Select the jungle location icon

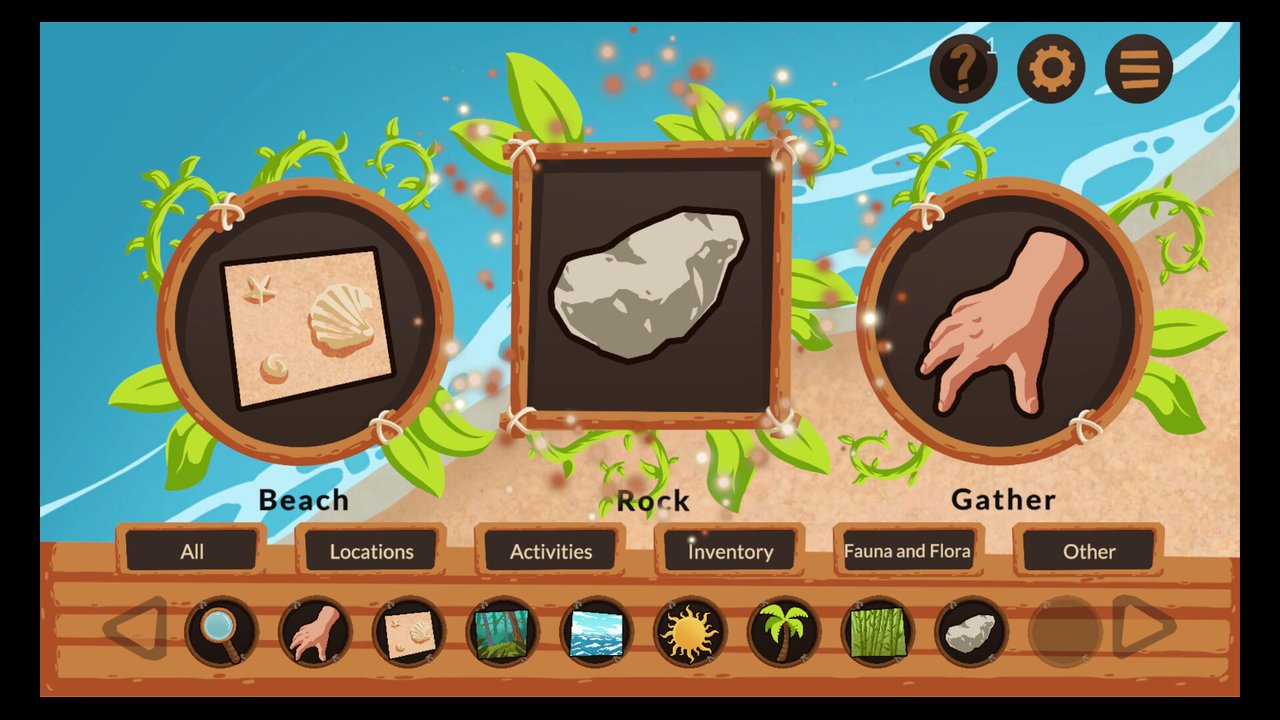coord(503,632)
